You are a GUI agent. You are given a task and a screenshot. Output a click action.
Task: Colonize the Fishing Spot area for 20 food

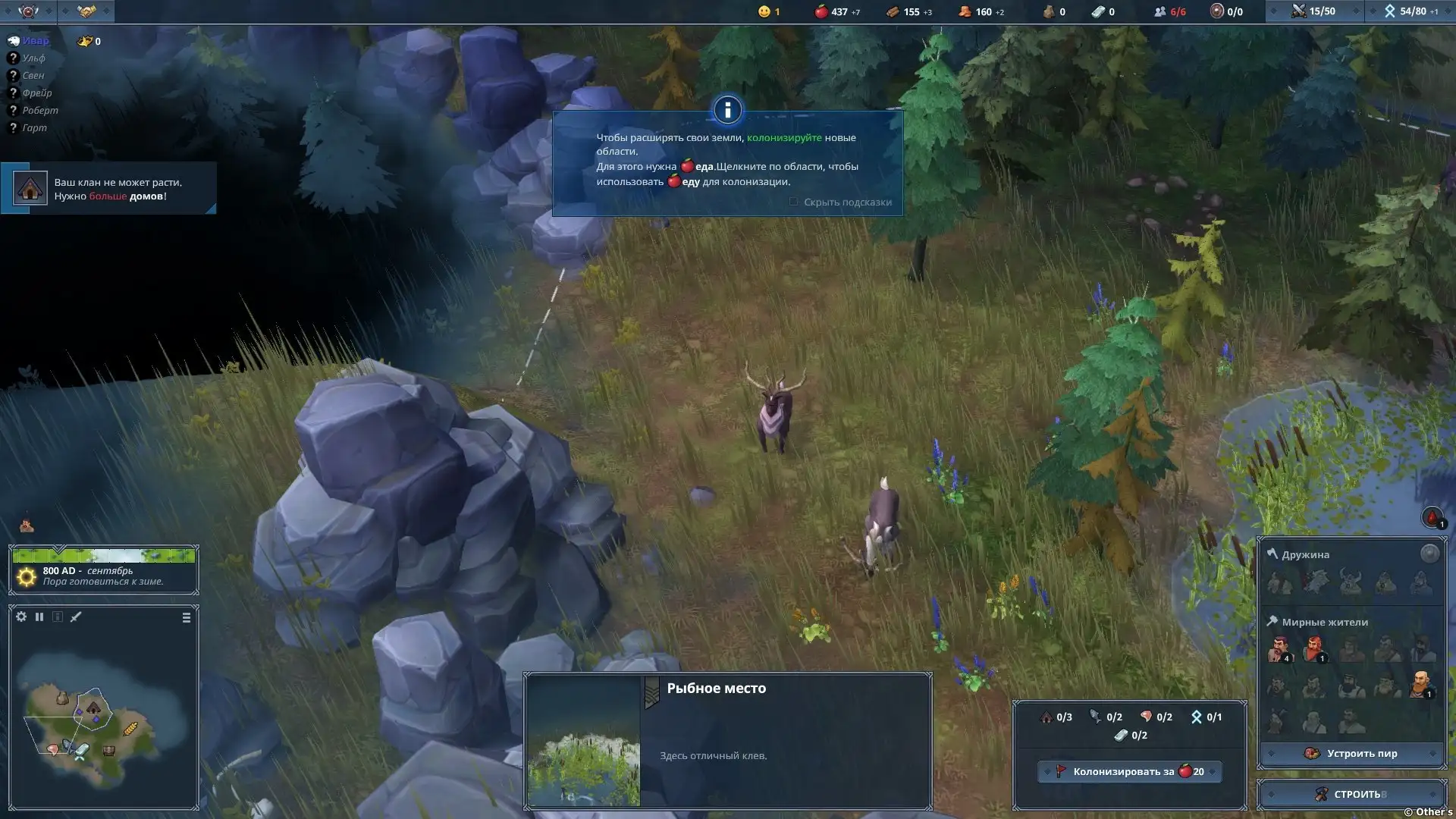(1129, 772)
